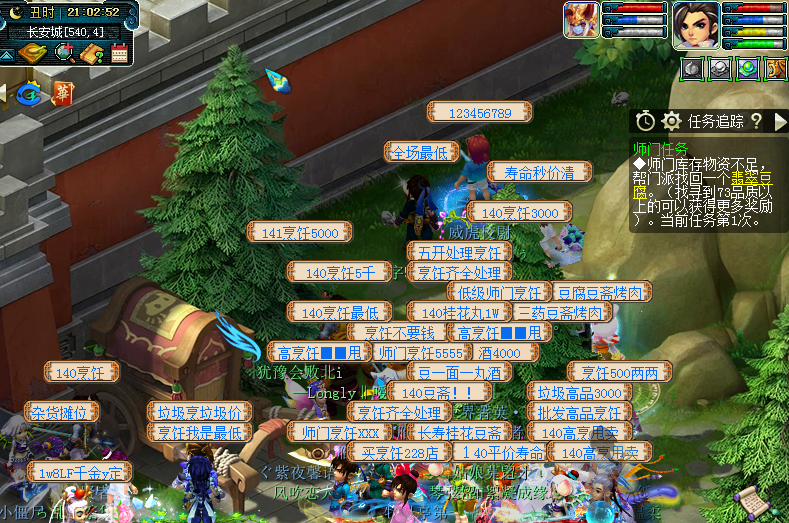789x523 pixels.
Task: Open the stall labeled 141烹饪5000
Action: coord(300,232)
